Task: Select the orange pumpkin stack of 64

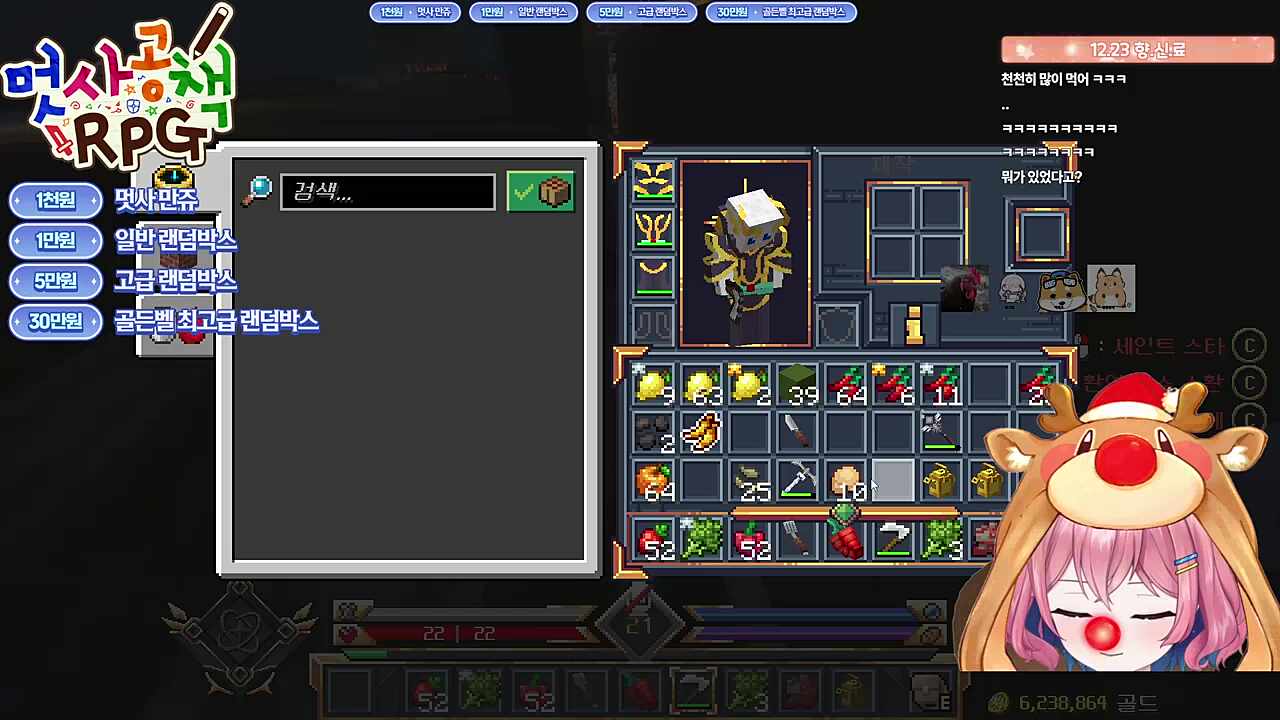Action: [654, 482]
